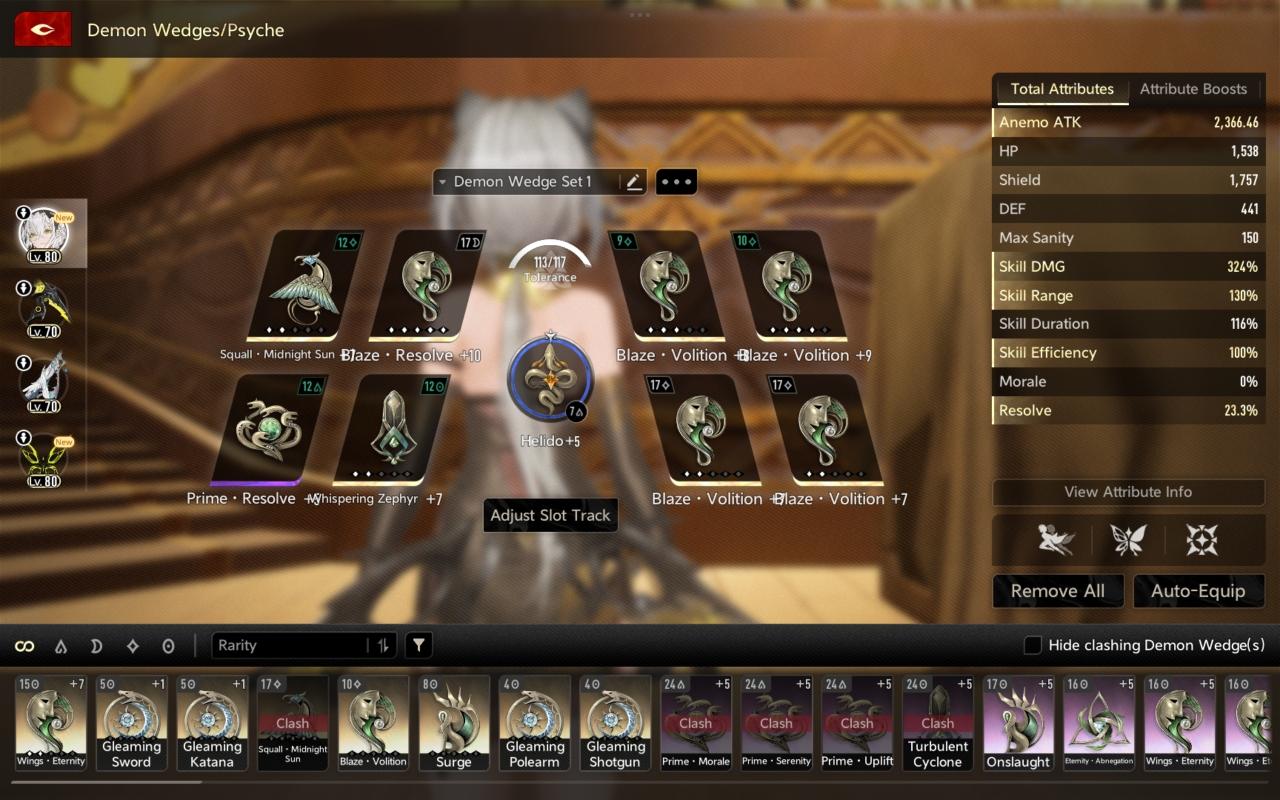This screenshot has height=800, width=1280.
Task: Select the Onslaught wedge card
Action: [x=1019, y=723]
